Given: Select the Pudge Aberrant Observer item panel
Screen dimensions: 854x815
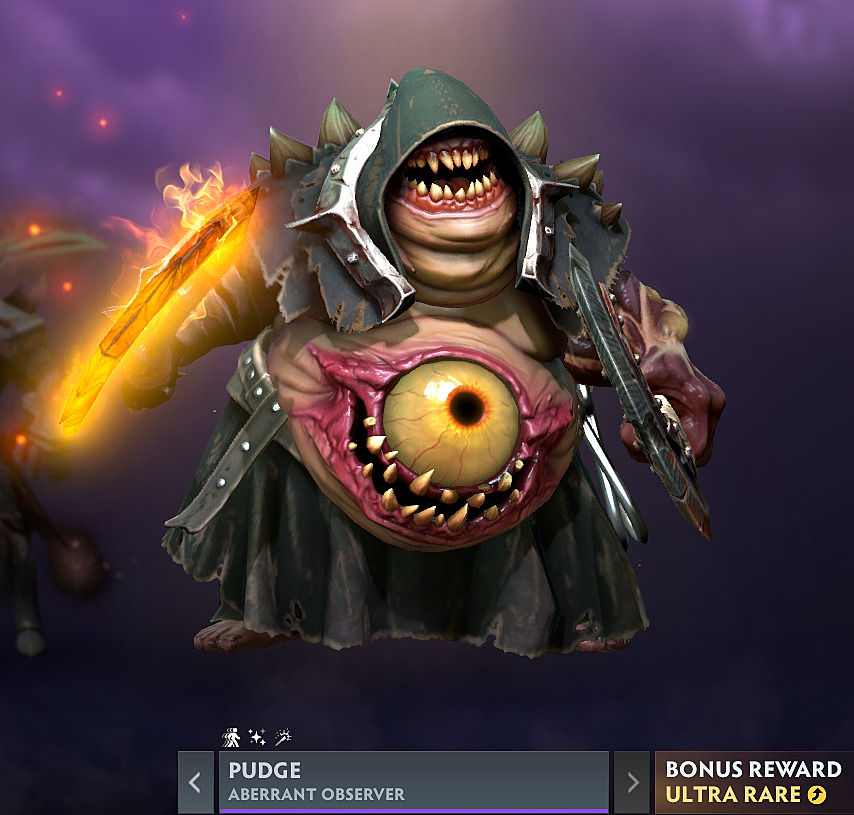Looking at the screenshot, I should [x=413, y=782].
